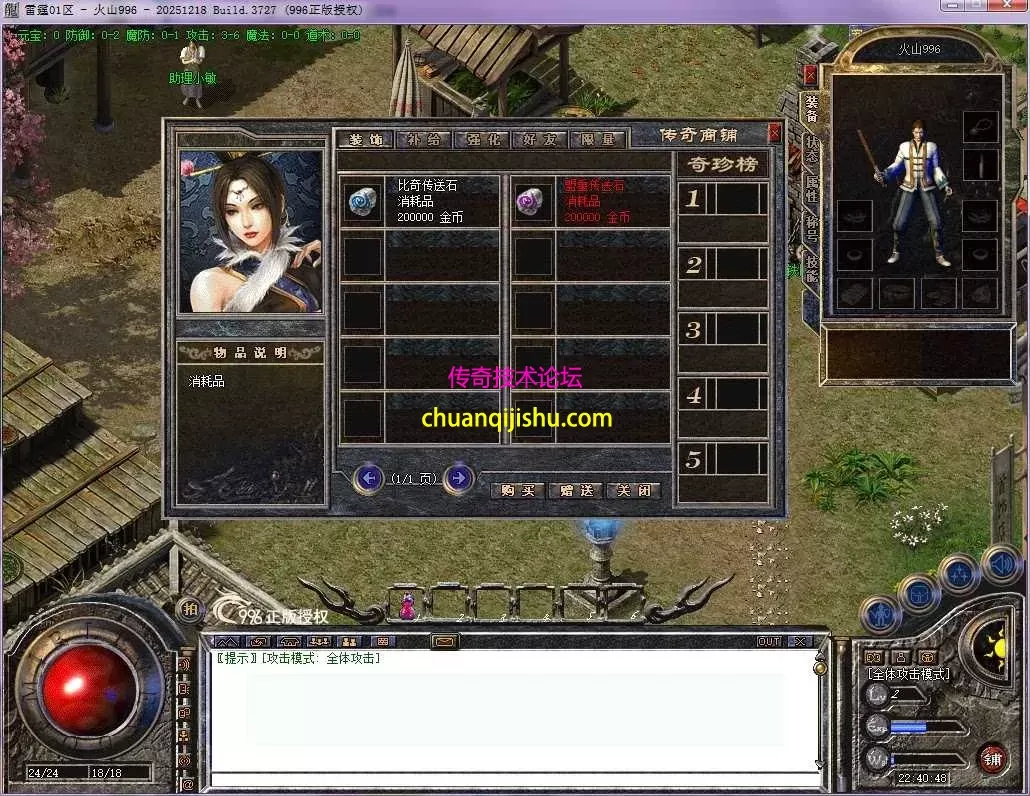Click the 赠送 gift button
The height and width of the screenshot is (796, 1030).
(x=576, y=490)
